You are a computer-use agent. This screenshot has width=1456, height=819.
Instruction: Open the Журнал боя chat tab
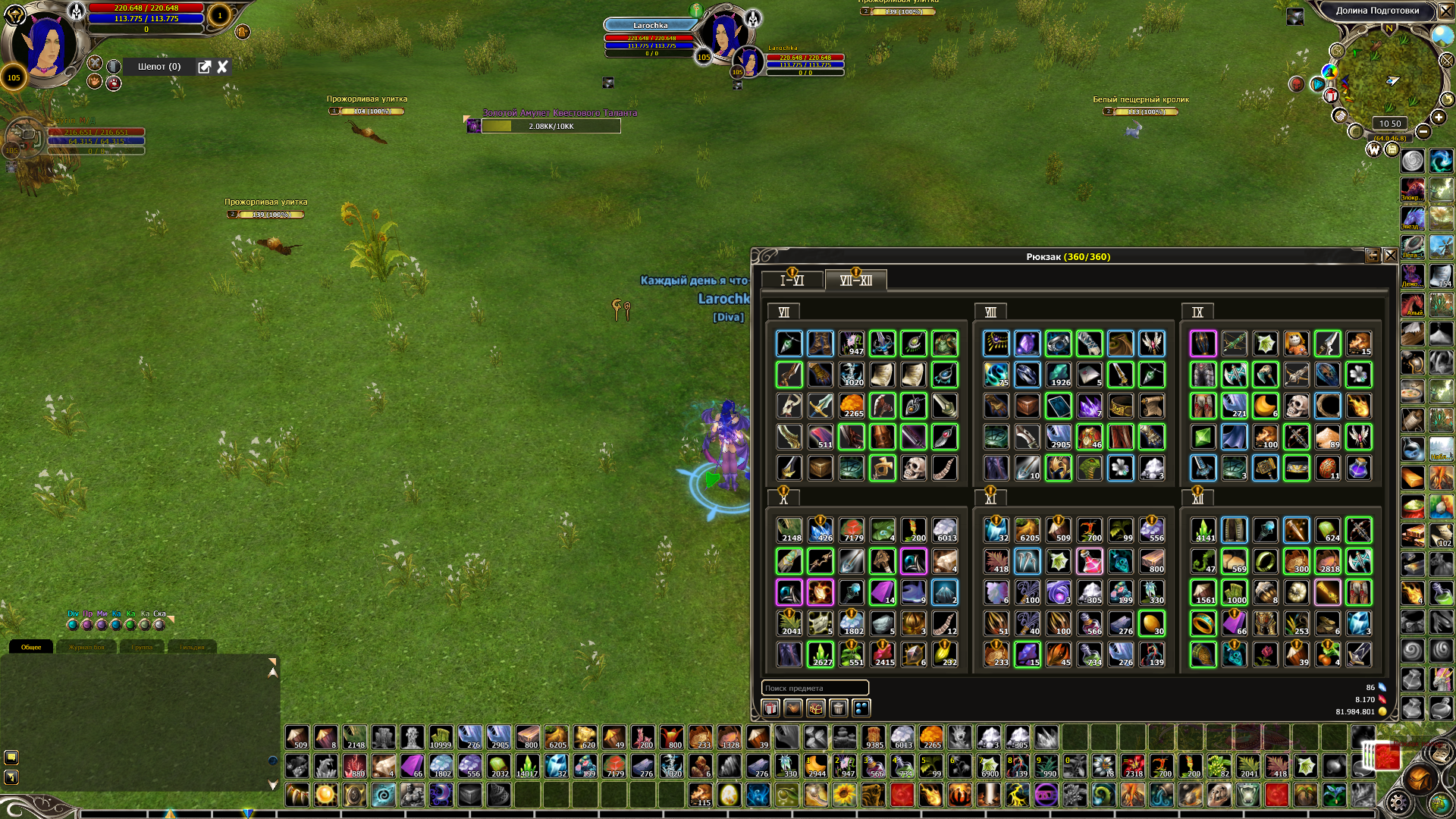[86, 647]
